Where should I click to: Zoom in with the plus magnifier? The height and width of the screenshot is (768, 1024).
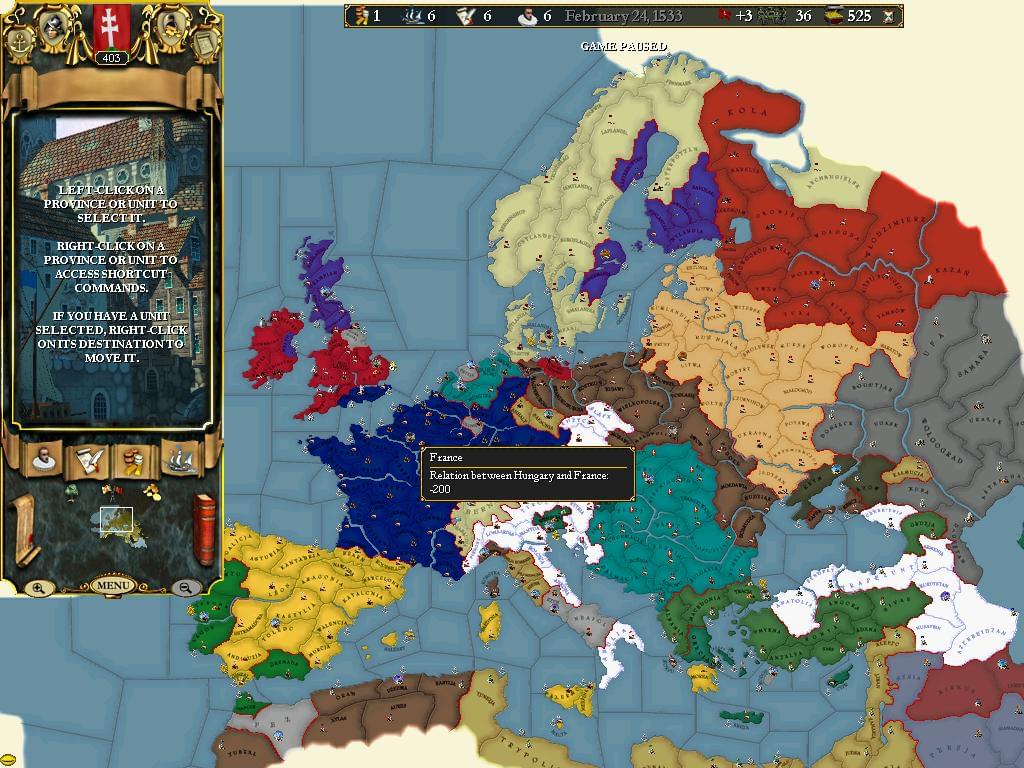pyautogui.click(x=38, y=588)
